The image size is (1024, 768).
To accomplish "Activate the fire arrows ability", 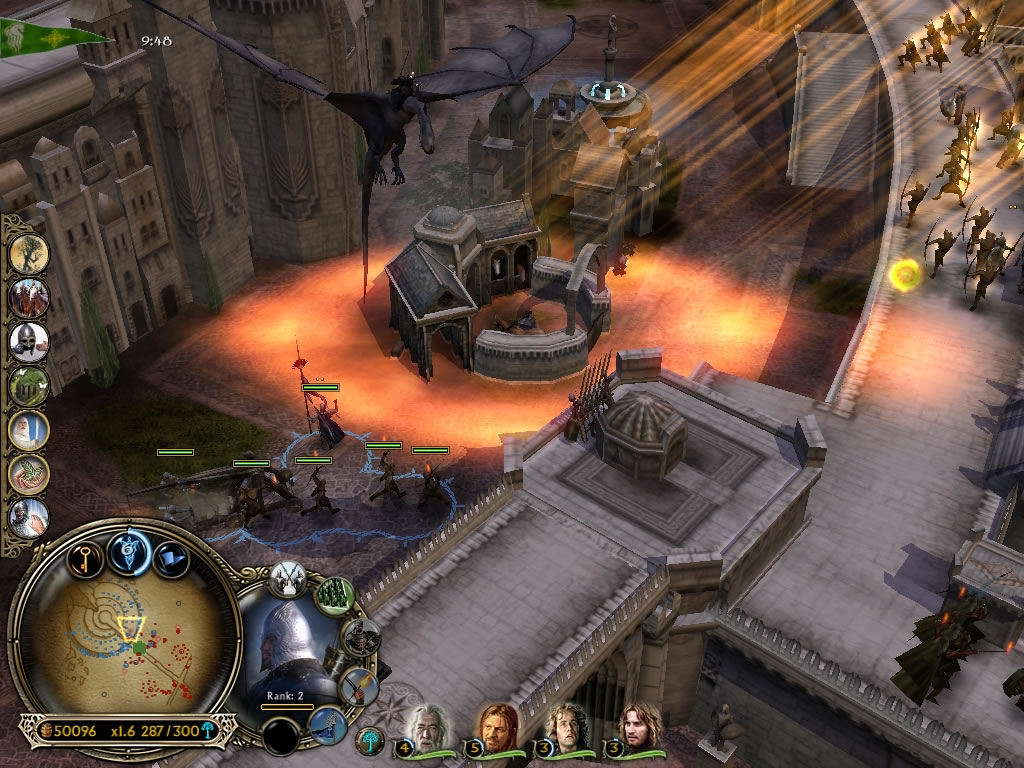I will pyautogui.click(x=356, y=684).
